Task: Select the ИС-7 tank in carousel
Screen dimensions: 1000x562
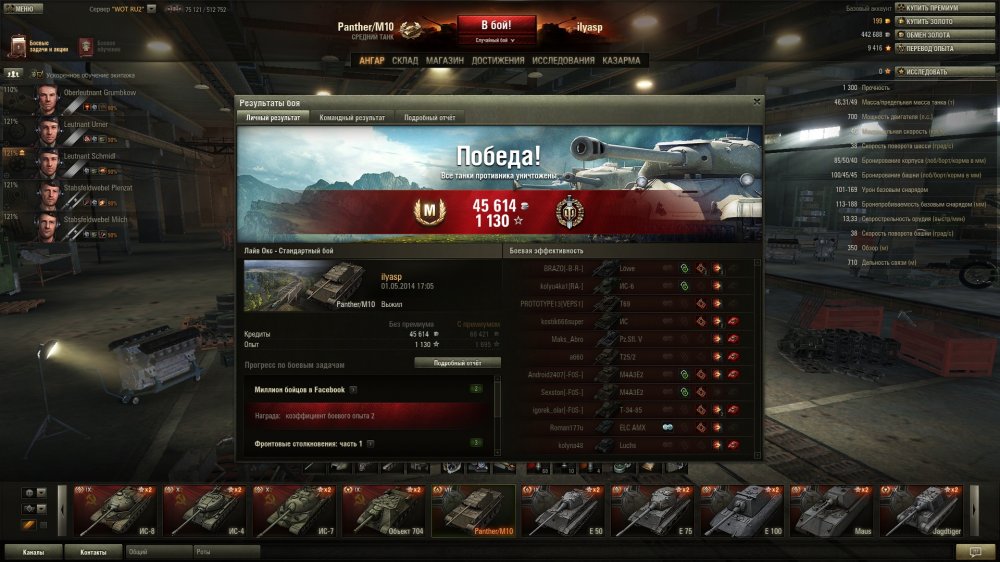Action: click(x=293, y=511)
